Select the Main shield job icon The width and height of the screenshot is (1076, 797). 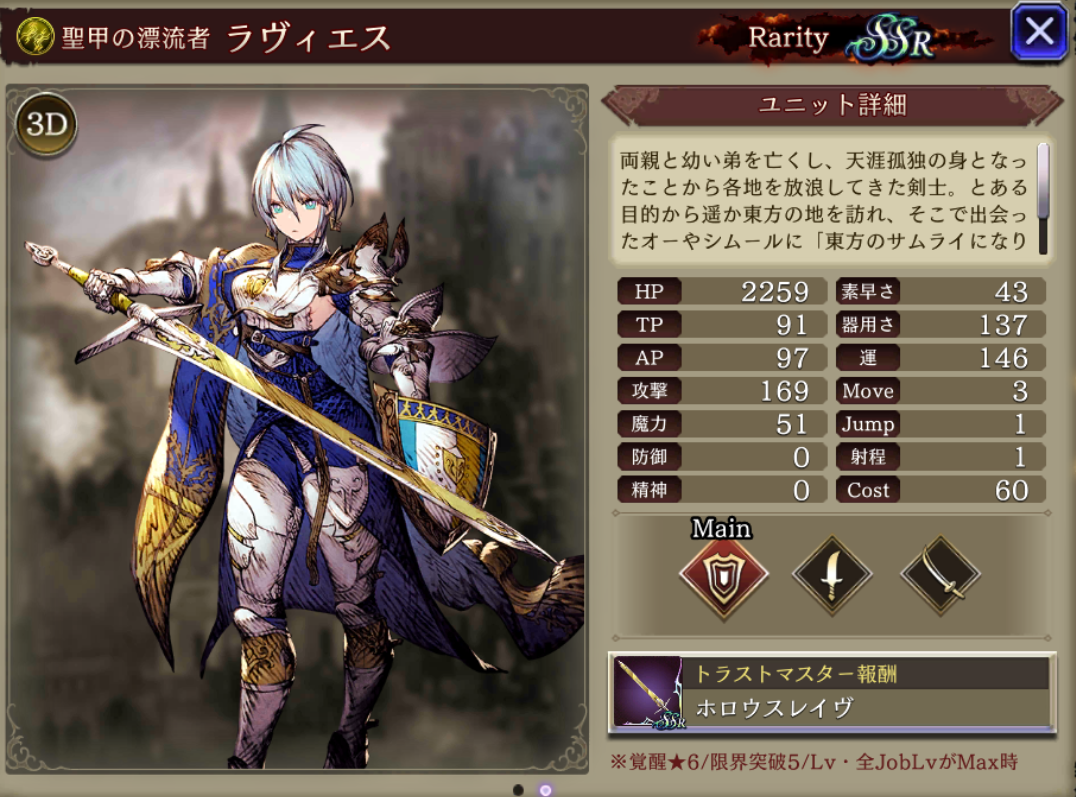point(723,577)
